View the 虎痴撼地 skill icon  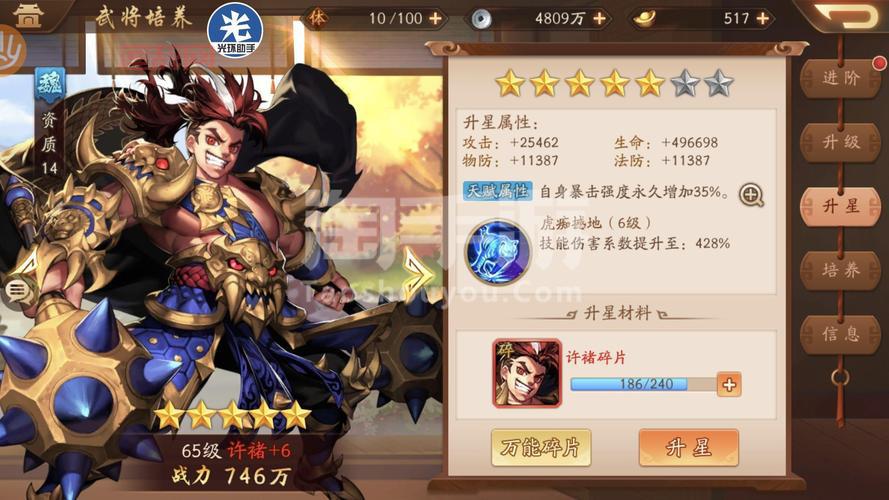coord(498,252)
